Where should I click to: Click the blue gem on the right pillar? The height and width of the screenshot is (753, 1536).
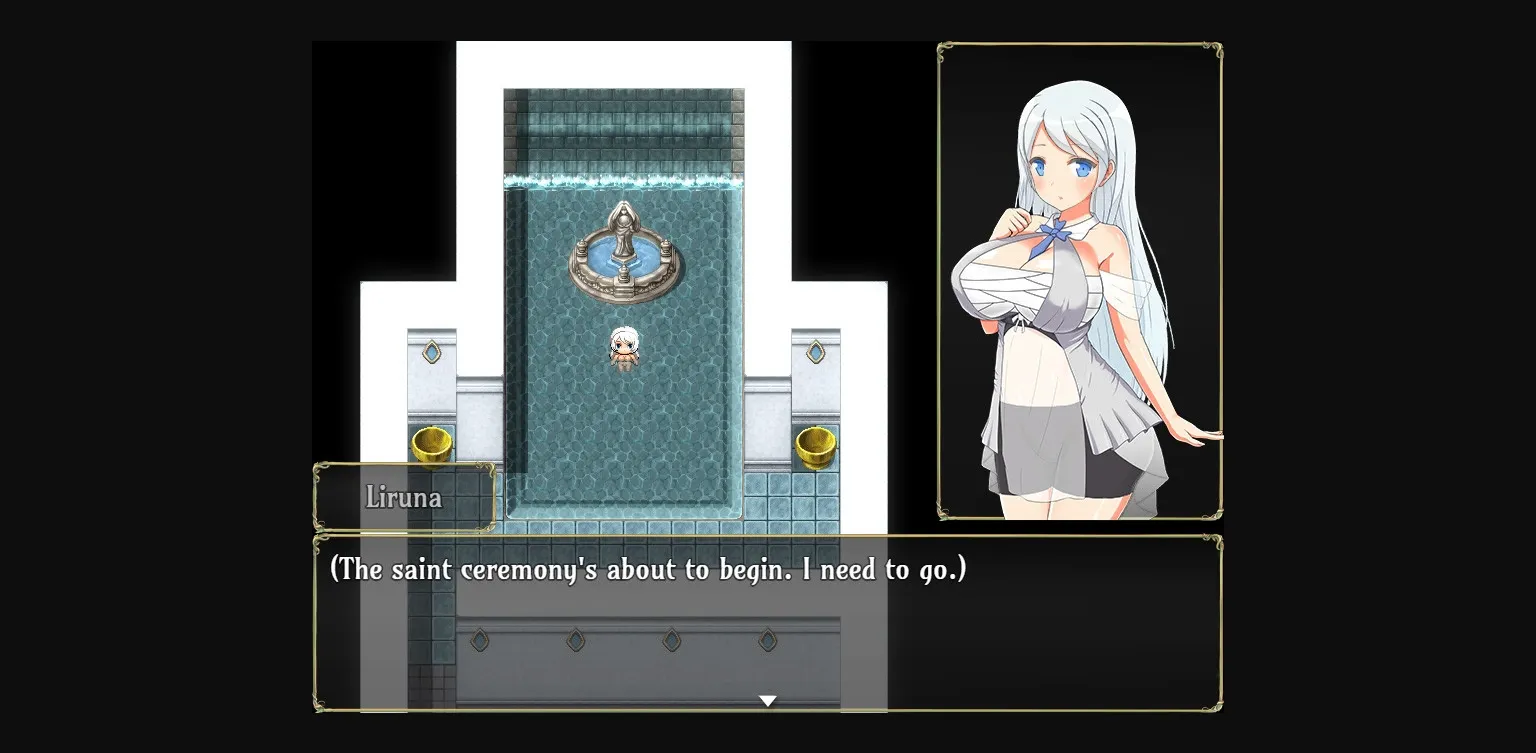click(x=816, y=352)
